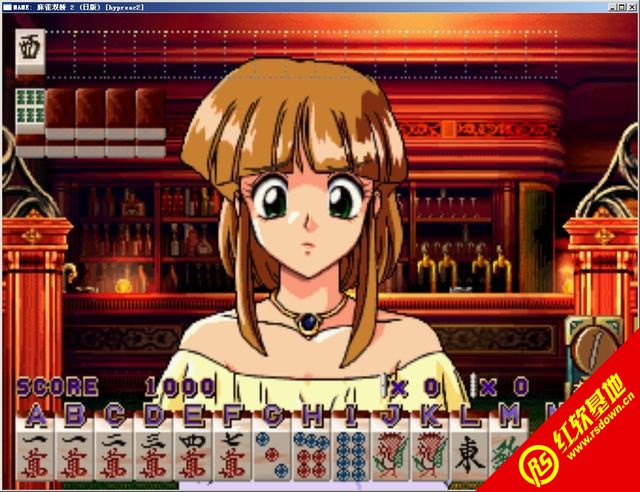Discard the seven-man tile labeled F
Screen dimensions: 640x492
pos(231,457)
